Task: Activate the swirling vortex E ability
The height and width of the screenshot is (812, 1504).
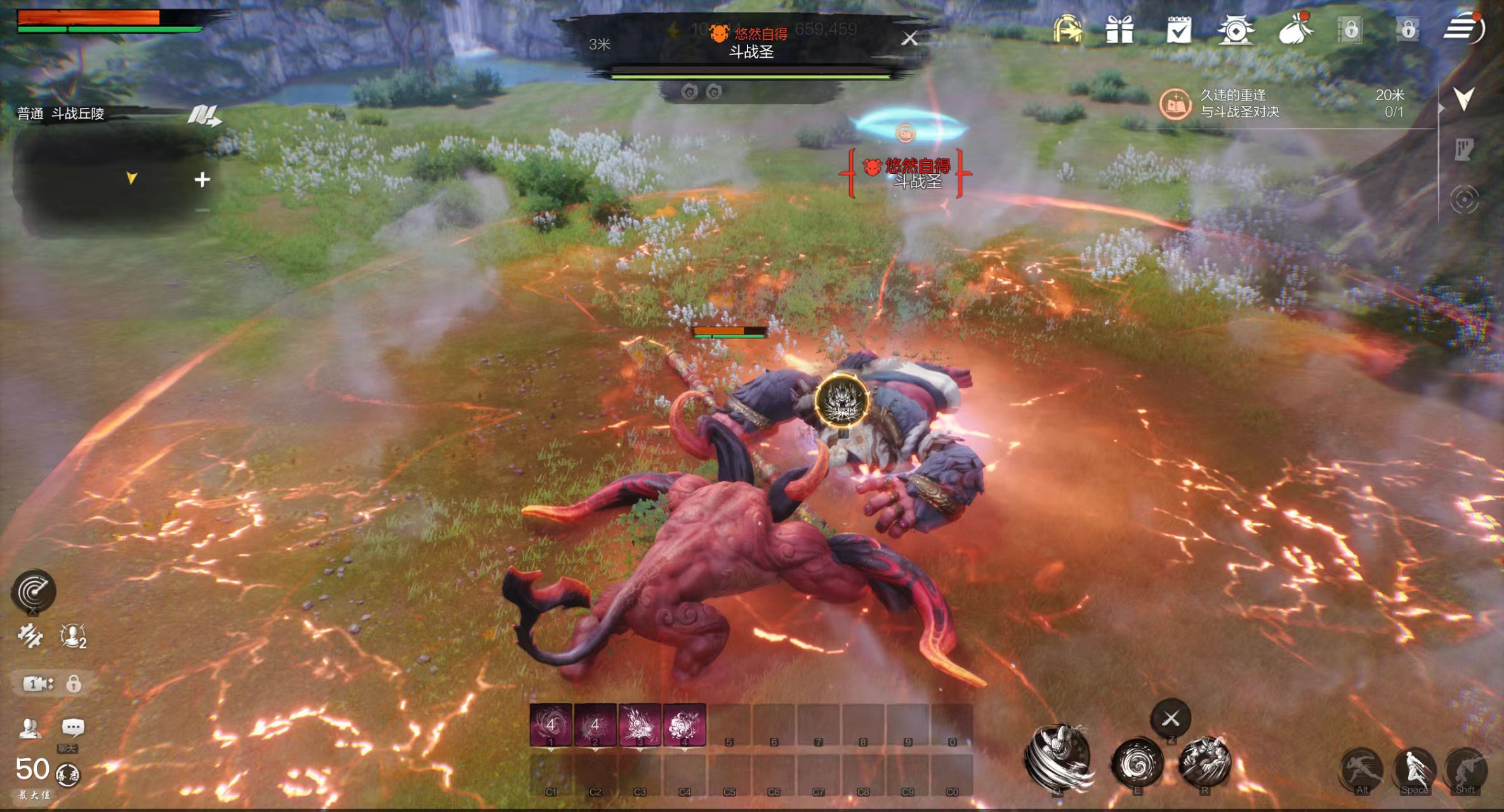Action: pos(1137,763)
